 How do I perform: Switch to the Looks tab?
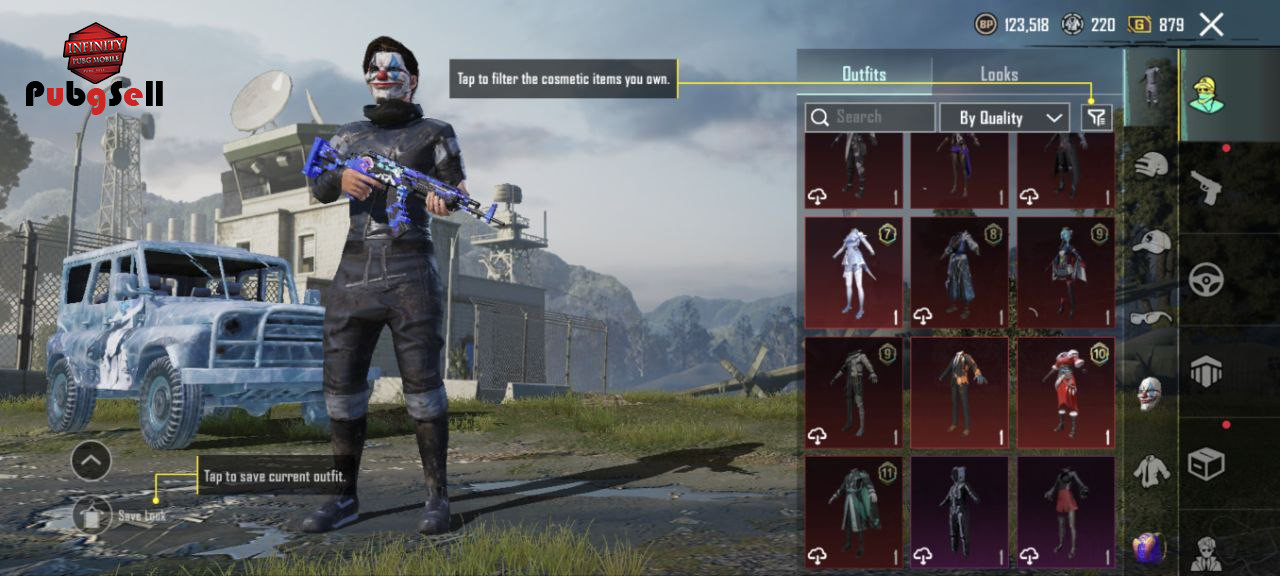pos(998,74)
